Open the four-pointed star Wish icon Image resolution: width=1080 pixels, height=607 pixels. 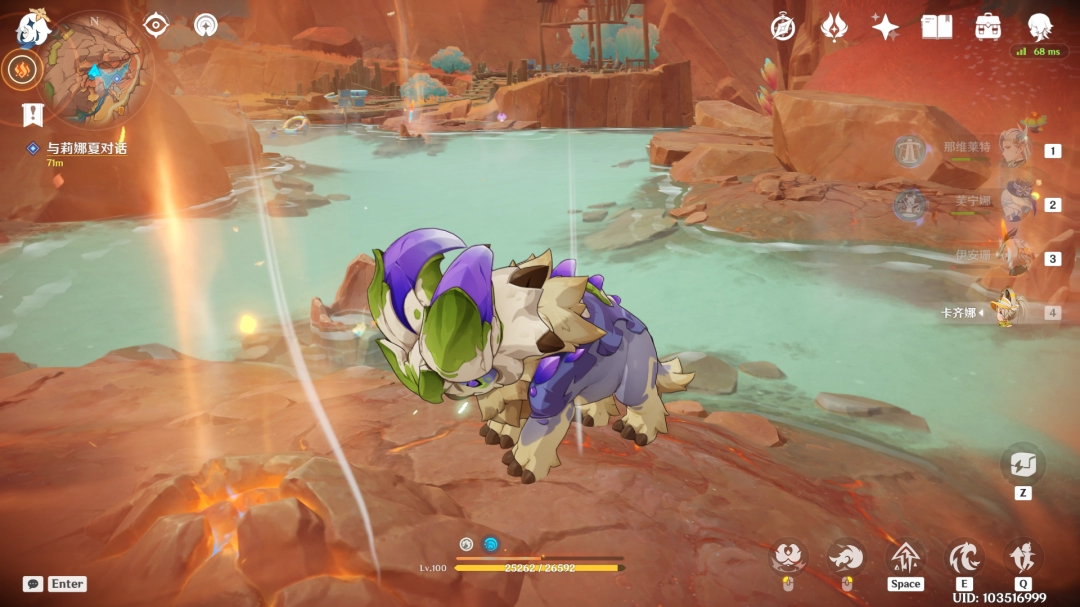coord(885,27)
